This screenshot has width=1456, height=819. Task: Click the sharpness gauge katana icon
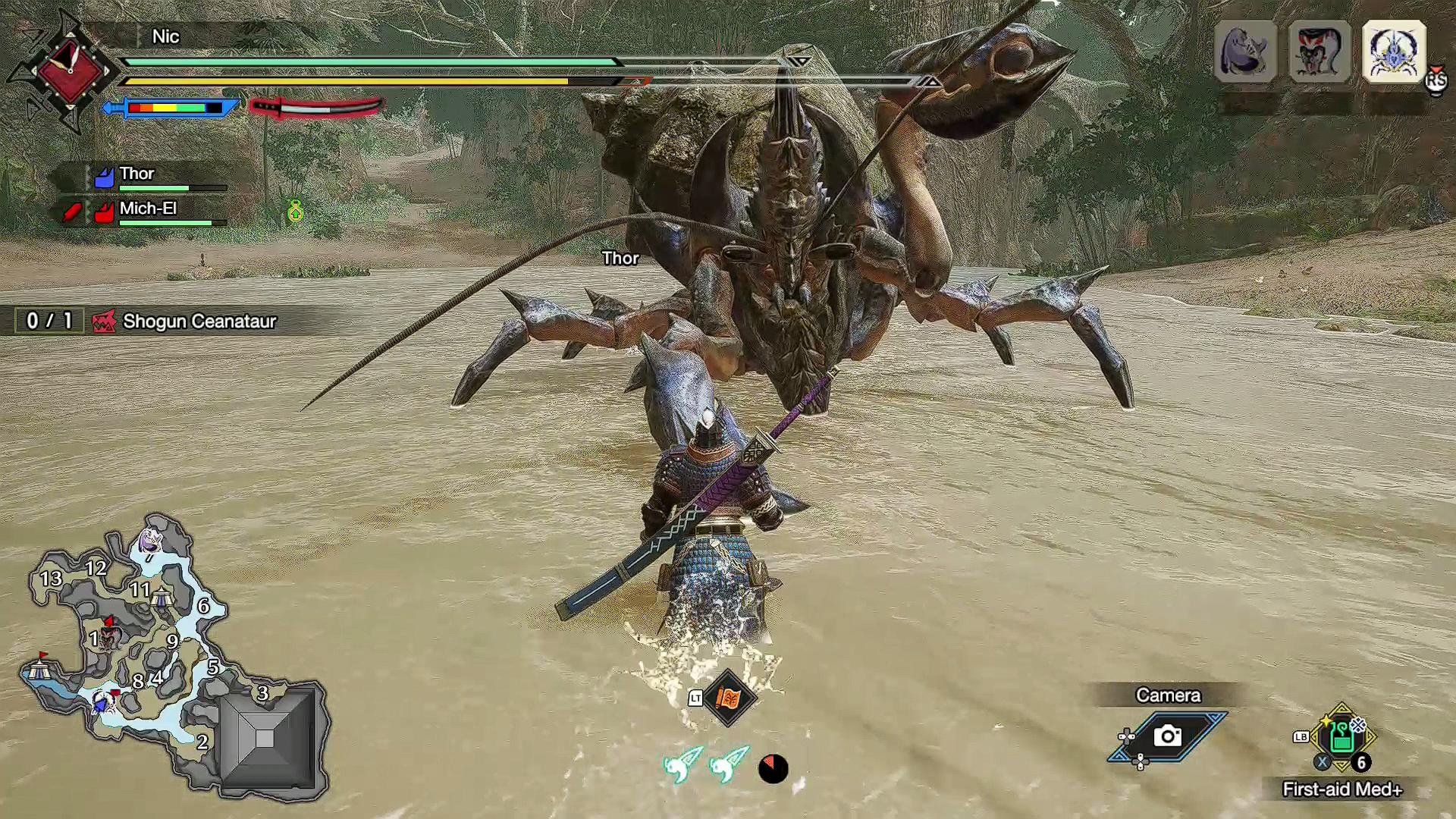(311, 106)
